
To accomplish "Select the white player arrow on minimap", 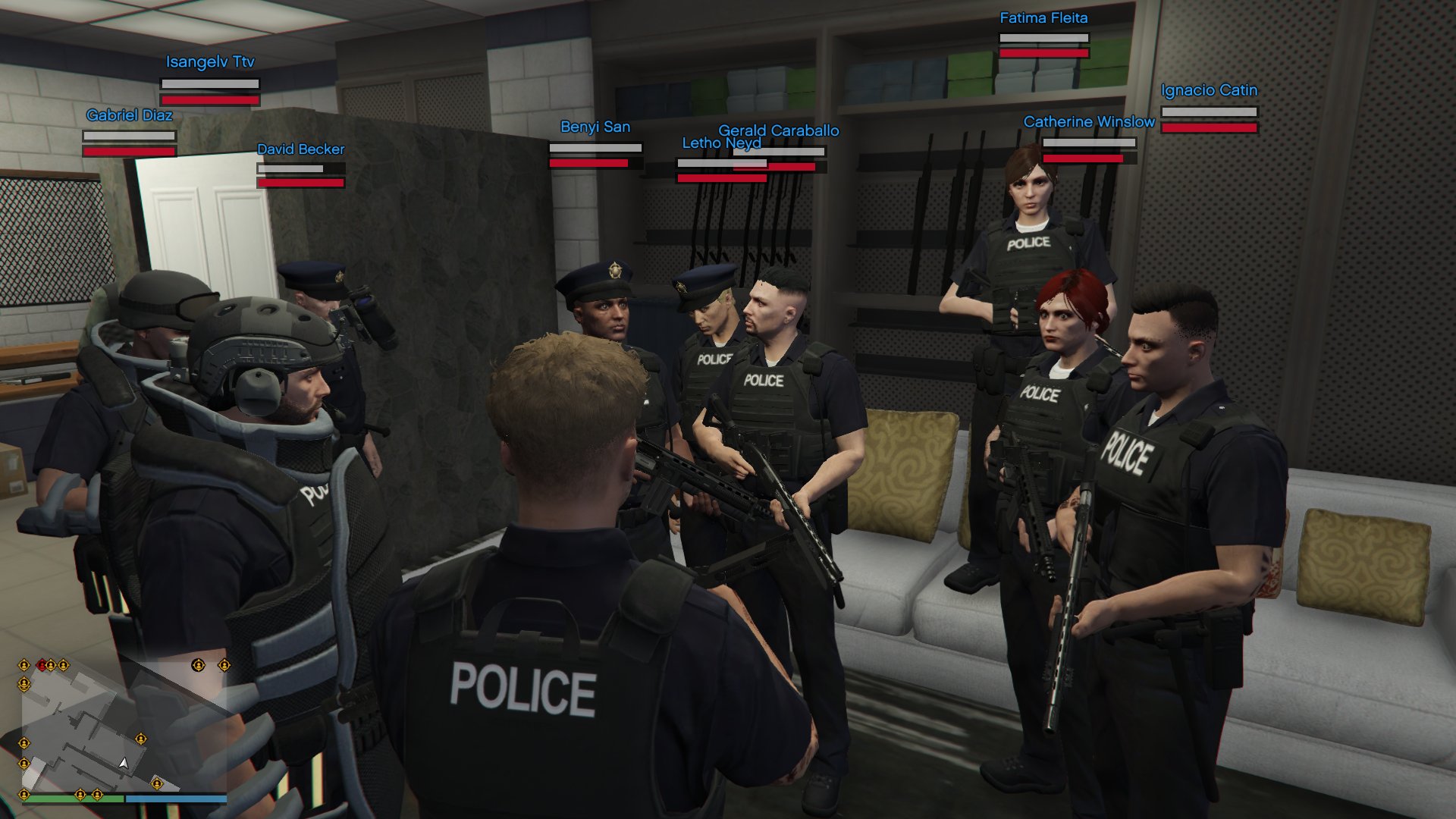I will (123, 763).
